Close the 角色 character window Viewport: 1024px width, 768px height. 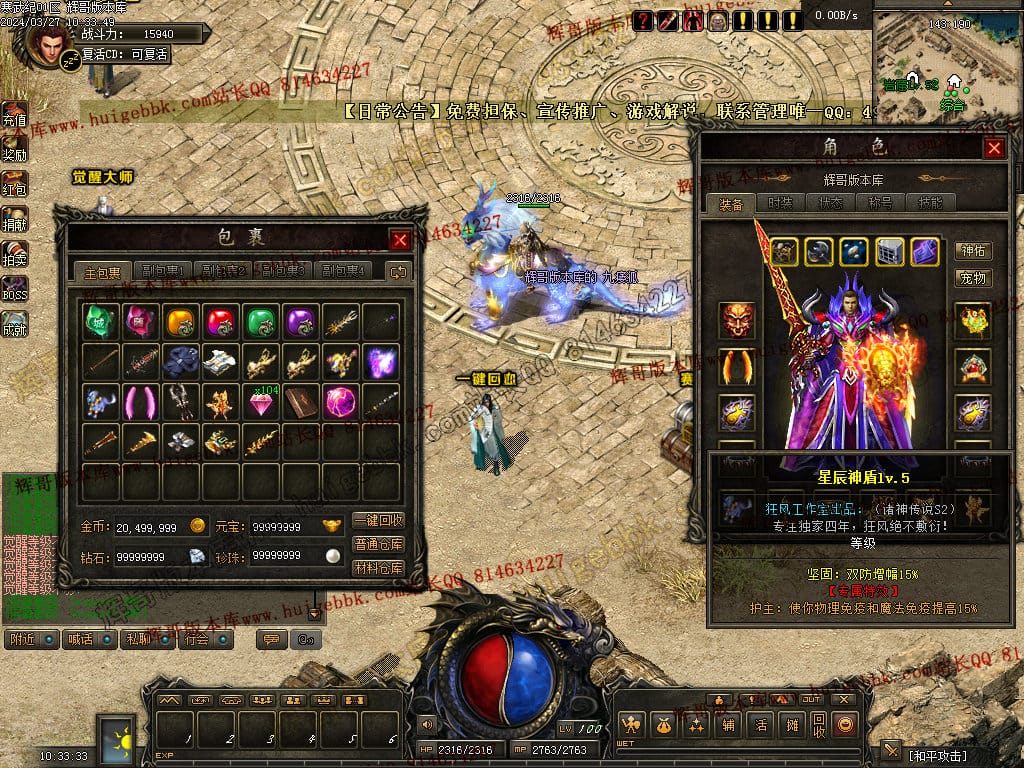(994, 148)
